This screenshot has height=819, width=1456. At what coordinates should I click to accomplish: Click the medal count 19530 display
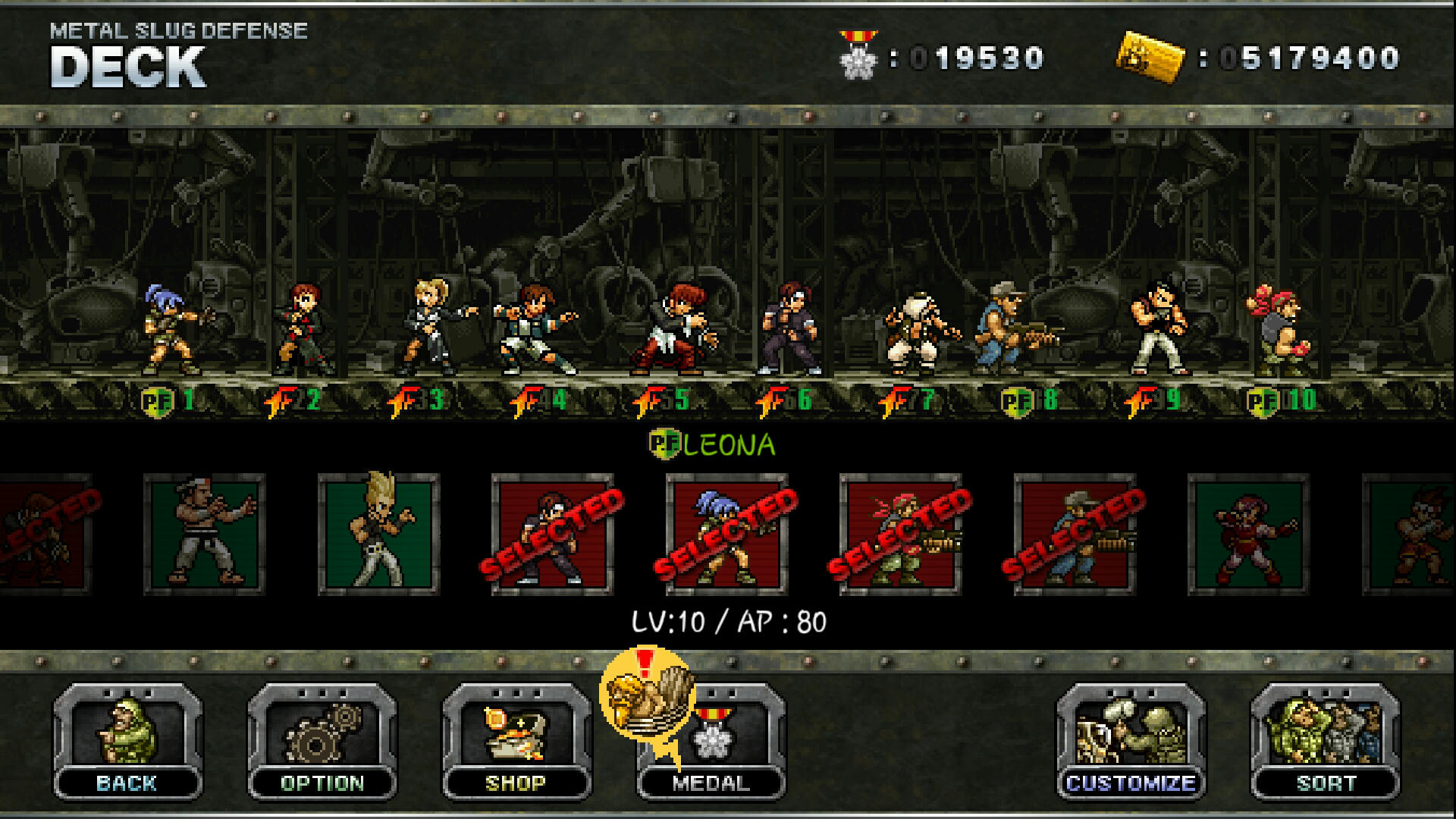(x=978, y=55)
